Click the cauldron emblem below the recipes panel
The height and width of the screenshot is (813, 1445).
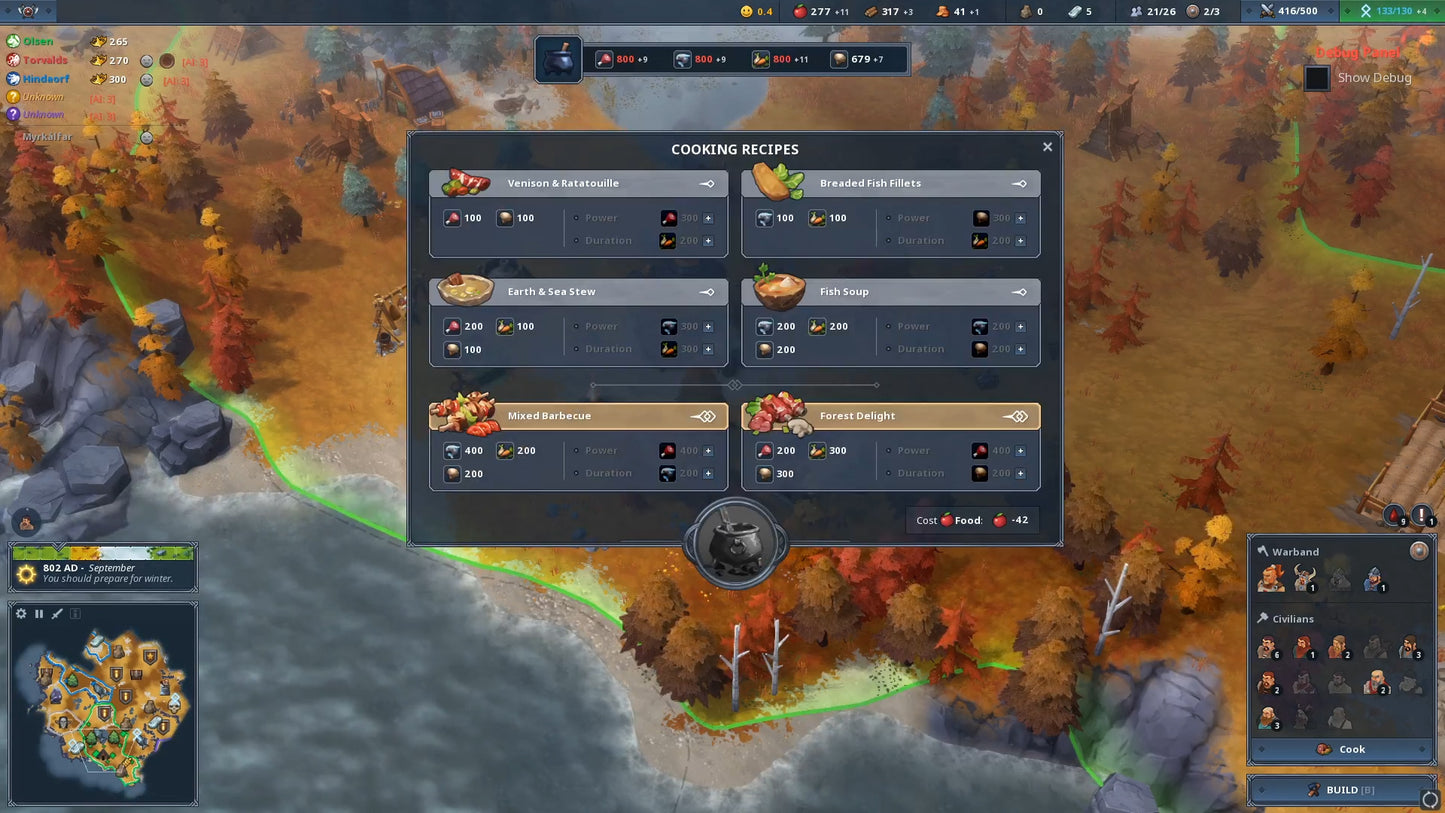[735, 541]
